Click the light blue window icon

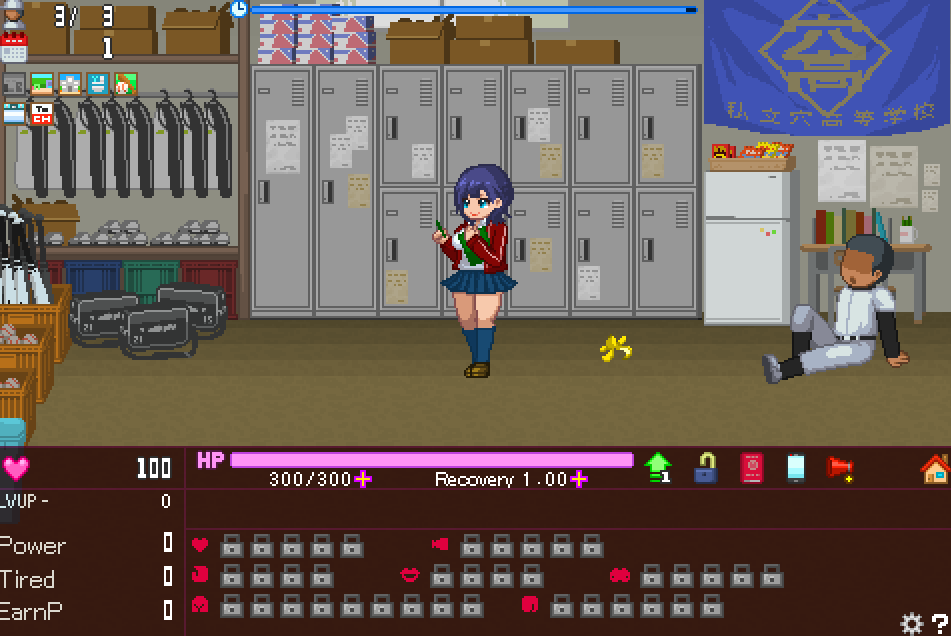point(14,113)
